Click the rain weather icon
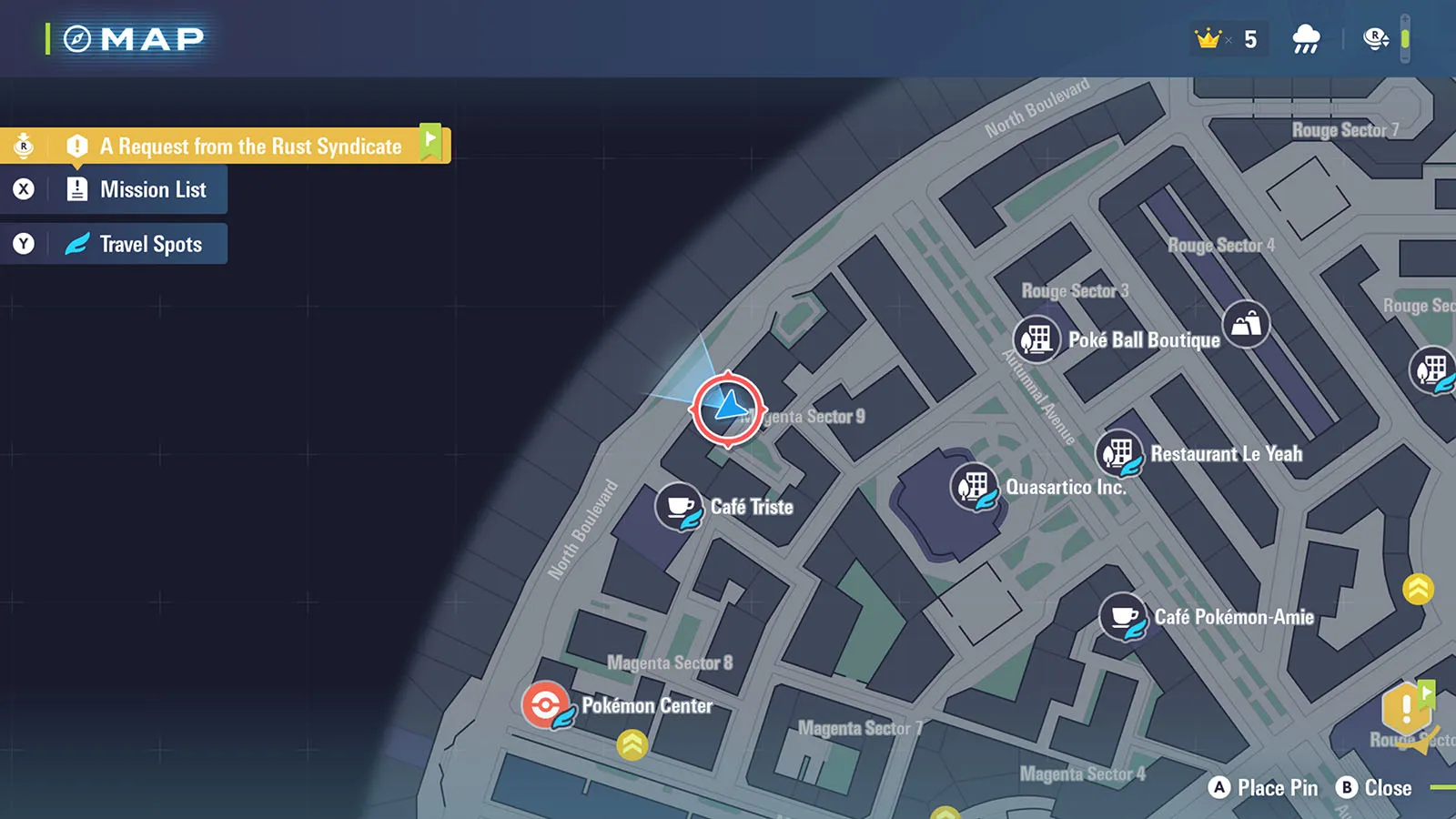1456x819 pixels. 1306,39
